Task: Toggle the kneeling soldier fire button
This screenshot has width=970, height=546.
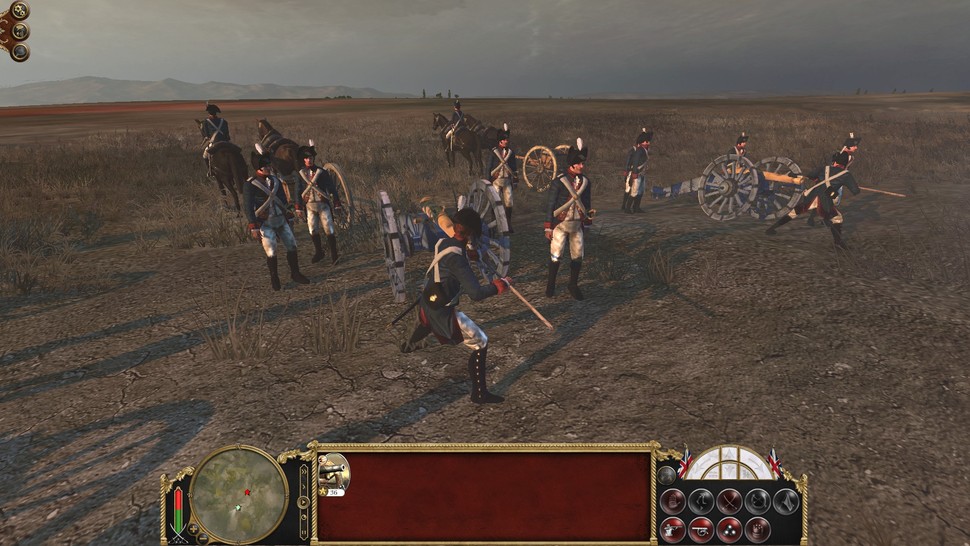Action: [x=673, y=530]
